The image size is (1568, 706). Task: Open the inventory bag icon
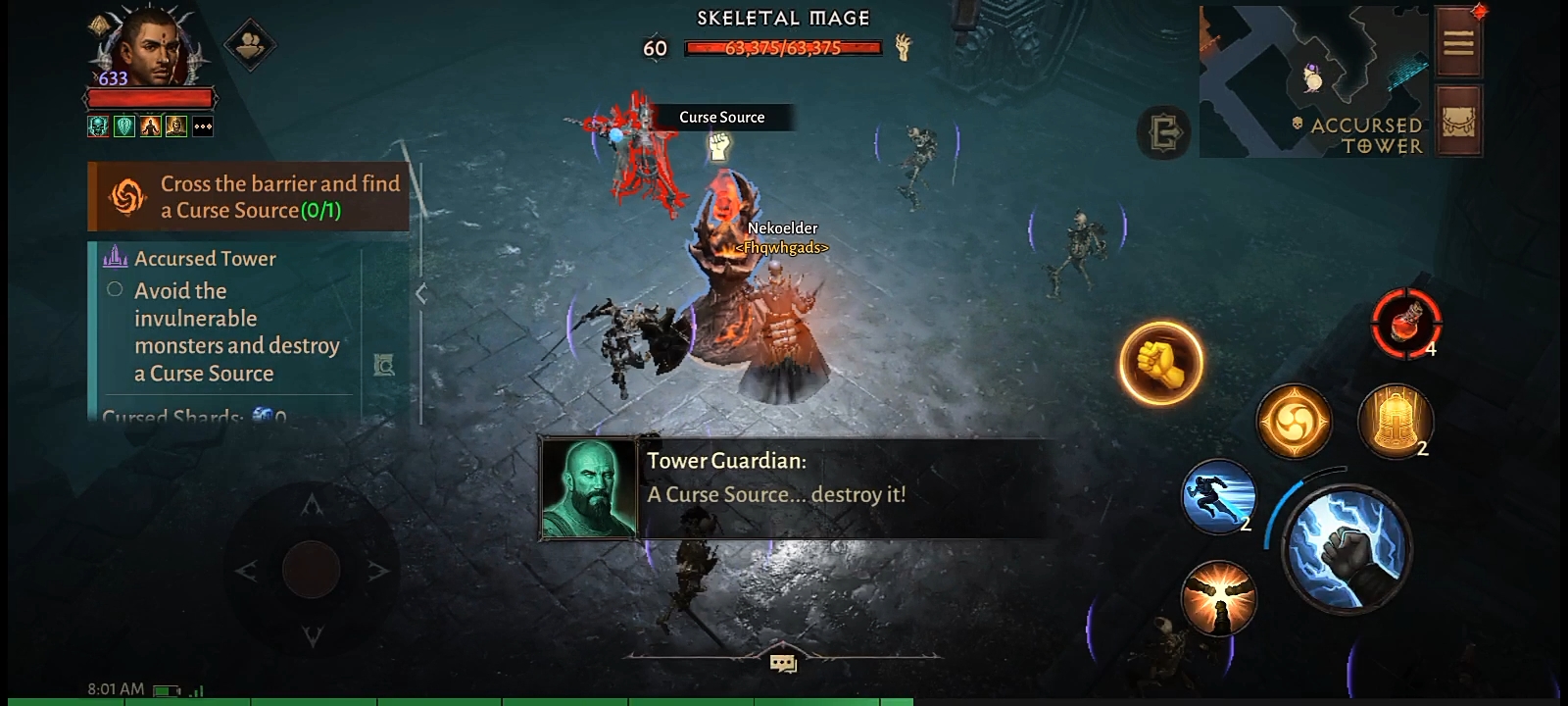click(1458, 121)
